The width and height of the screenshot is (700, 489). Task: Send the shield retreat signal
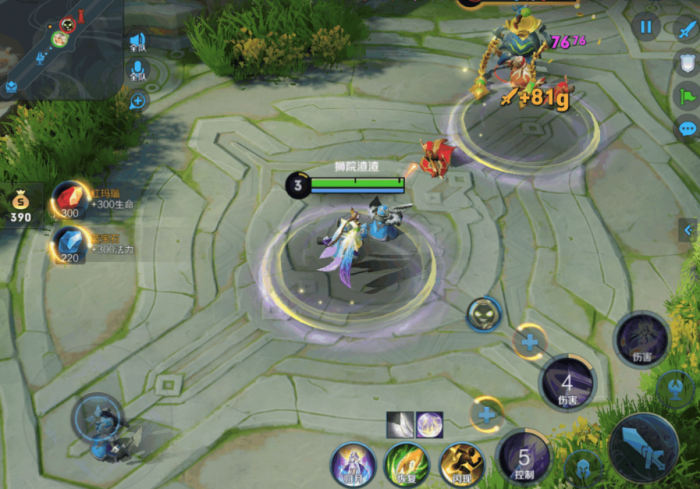tap(687, 62)
